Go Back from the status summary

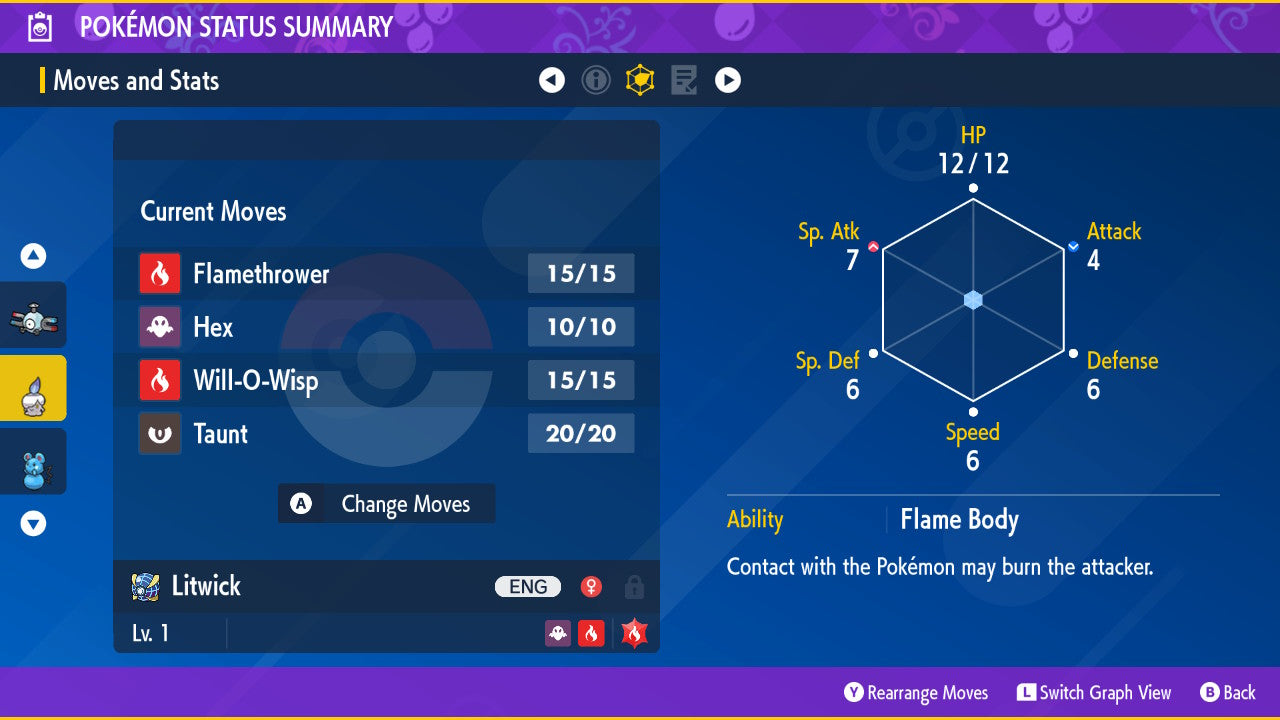[1227, 693]
